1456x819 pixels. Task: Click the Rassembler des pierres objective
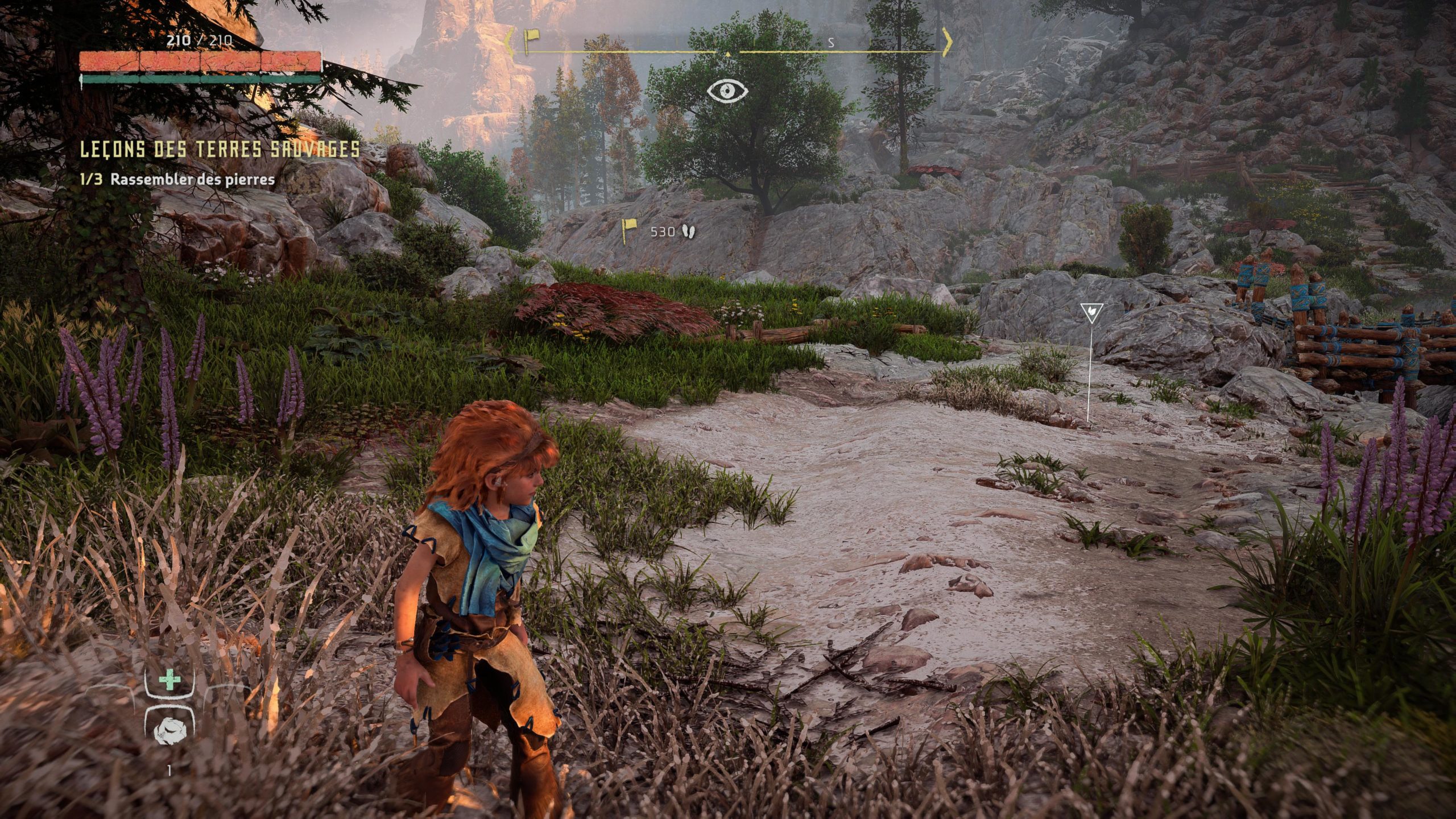[192, 180]
